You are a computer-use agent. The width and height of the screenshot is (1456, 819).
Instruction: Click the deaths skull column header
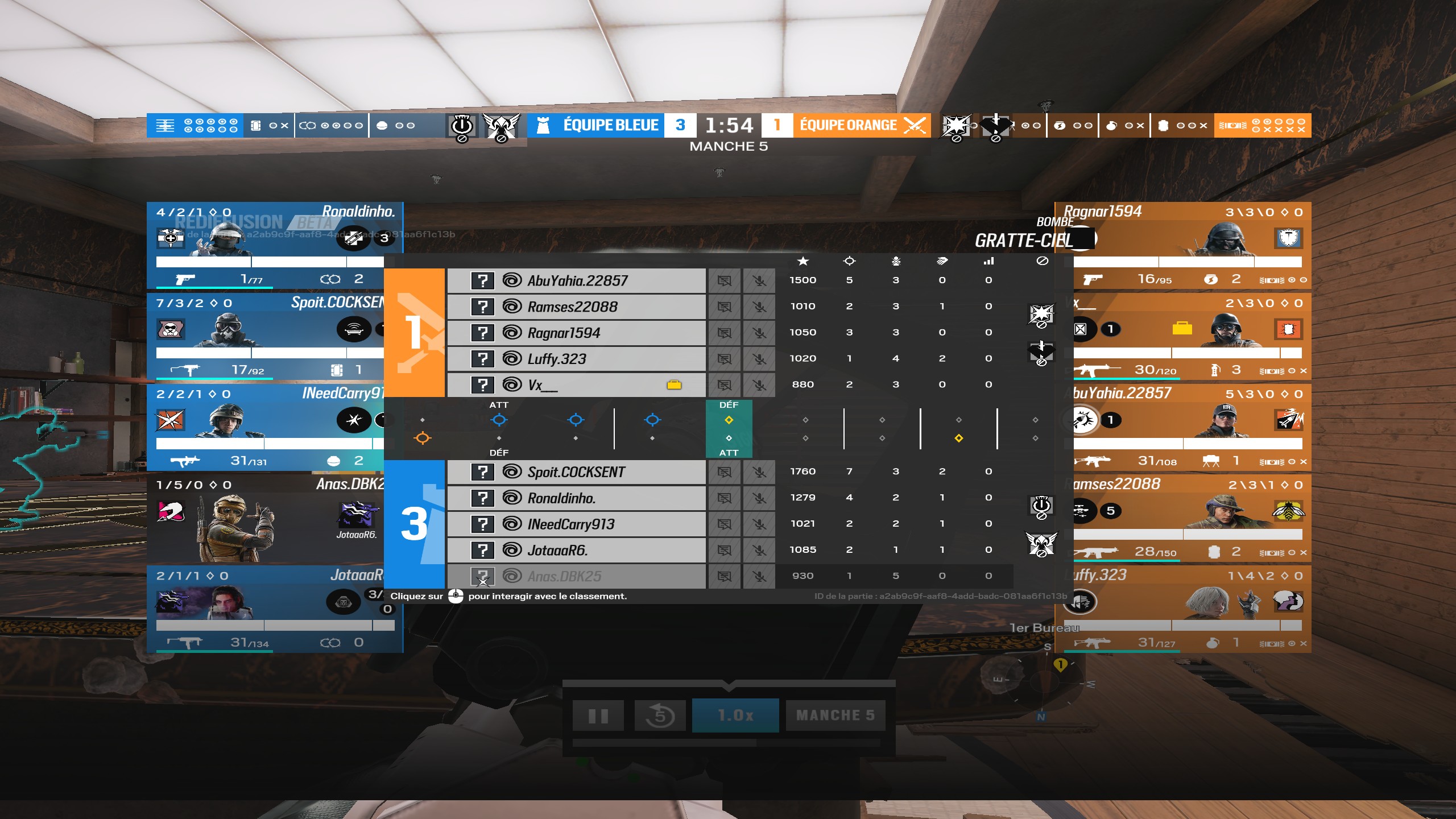pos(896,262)
